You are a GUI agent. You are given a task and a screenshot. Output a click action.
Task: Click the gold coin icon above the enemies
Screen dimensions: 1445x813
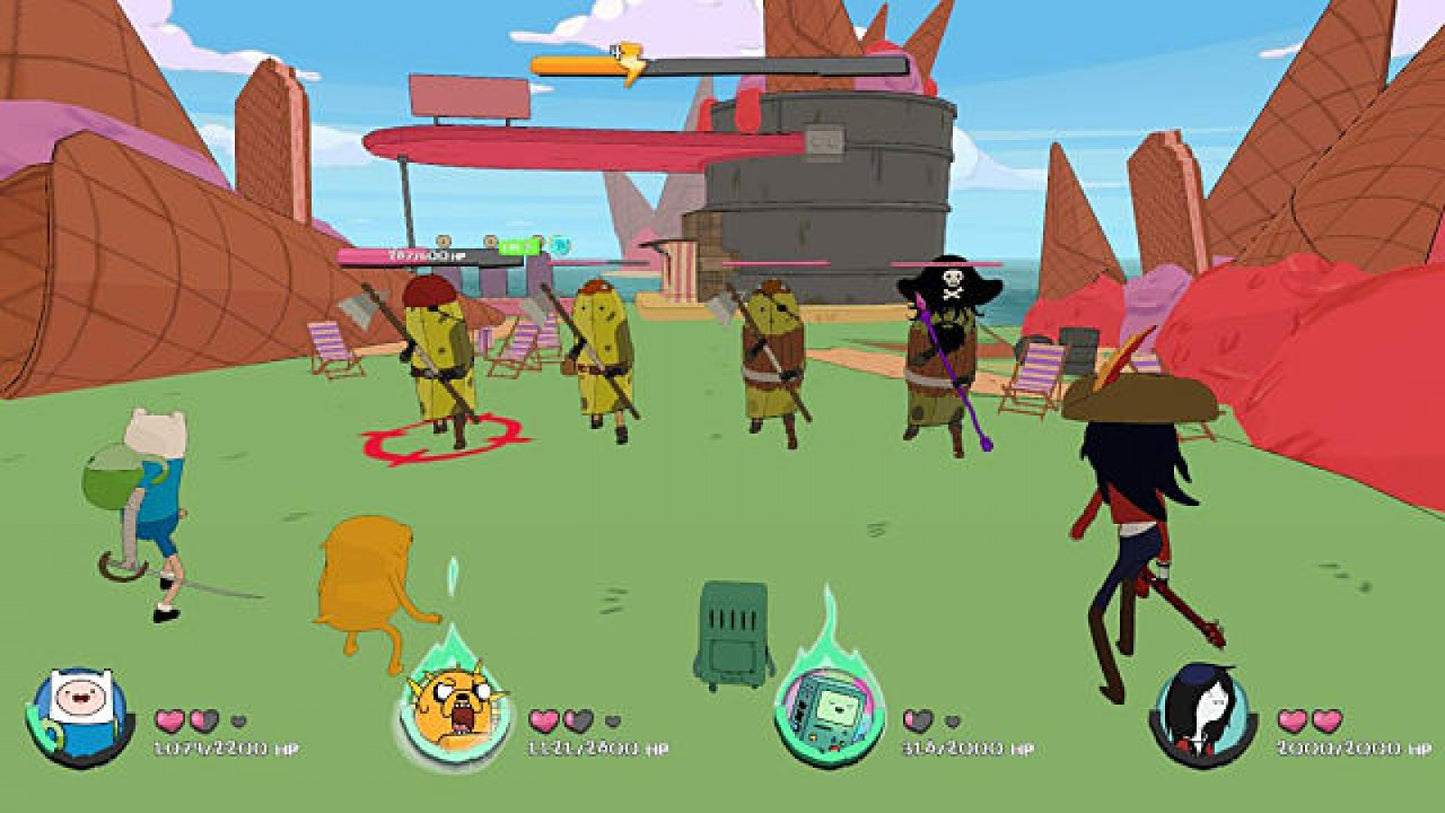point(443,242)
